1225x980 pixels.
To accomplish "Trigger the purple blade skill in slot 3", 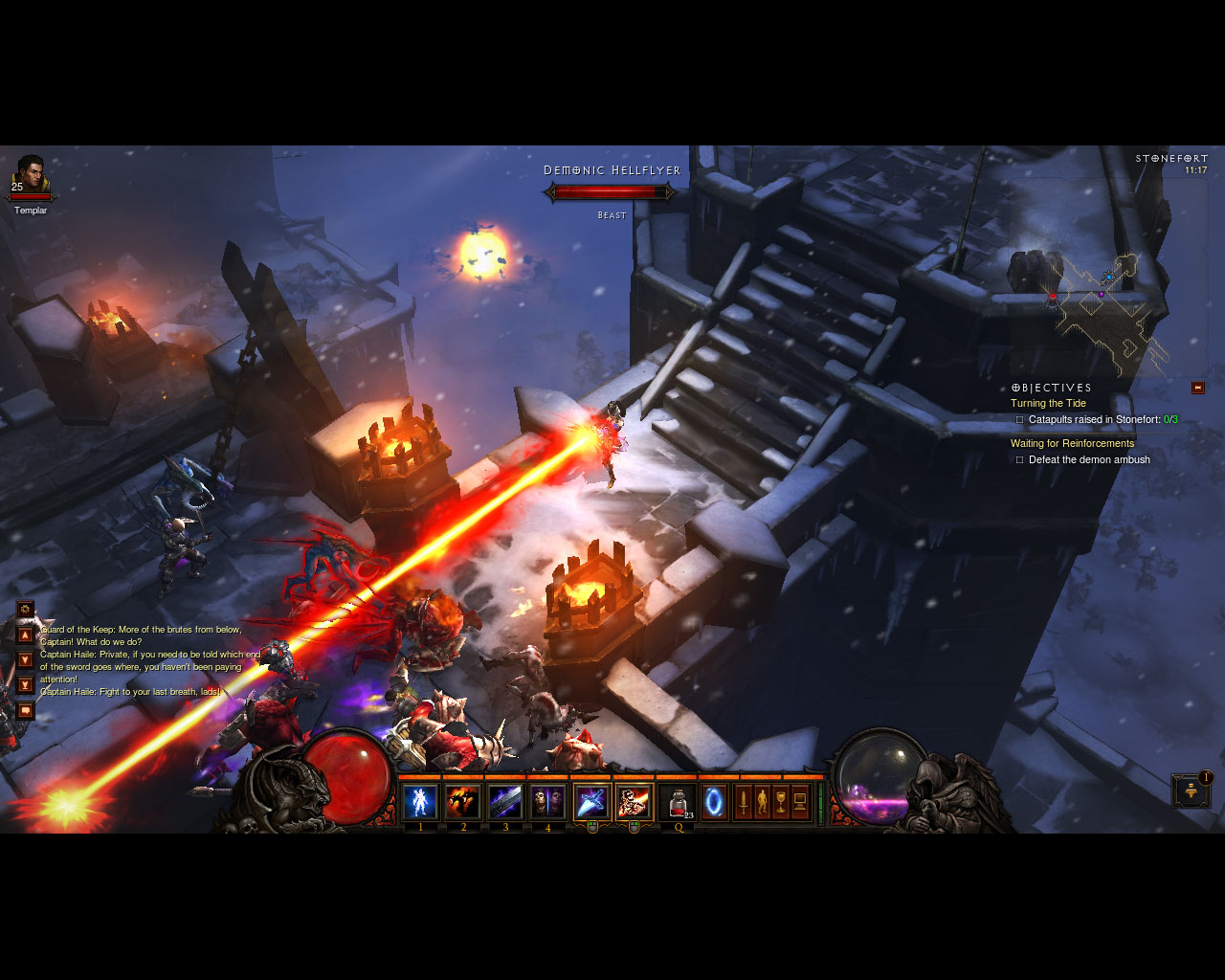I will tap(505, 802).
